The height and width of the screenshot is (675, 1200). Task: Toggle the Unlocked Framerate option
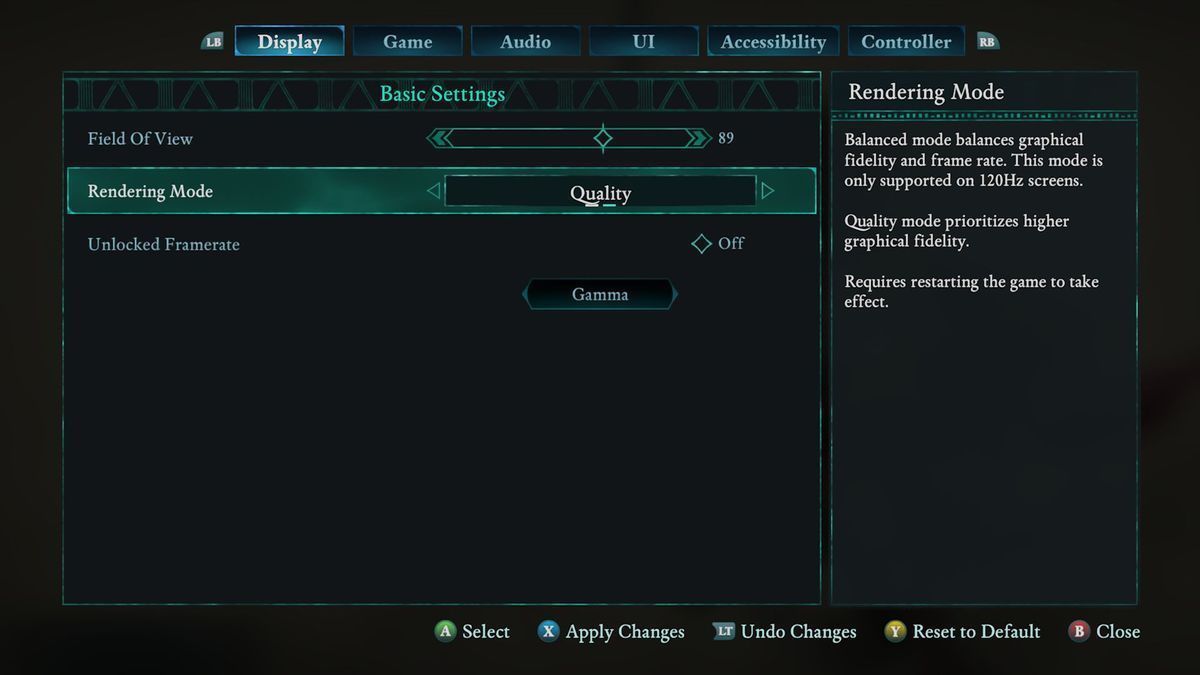[702, 244]
